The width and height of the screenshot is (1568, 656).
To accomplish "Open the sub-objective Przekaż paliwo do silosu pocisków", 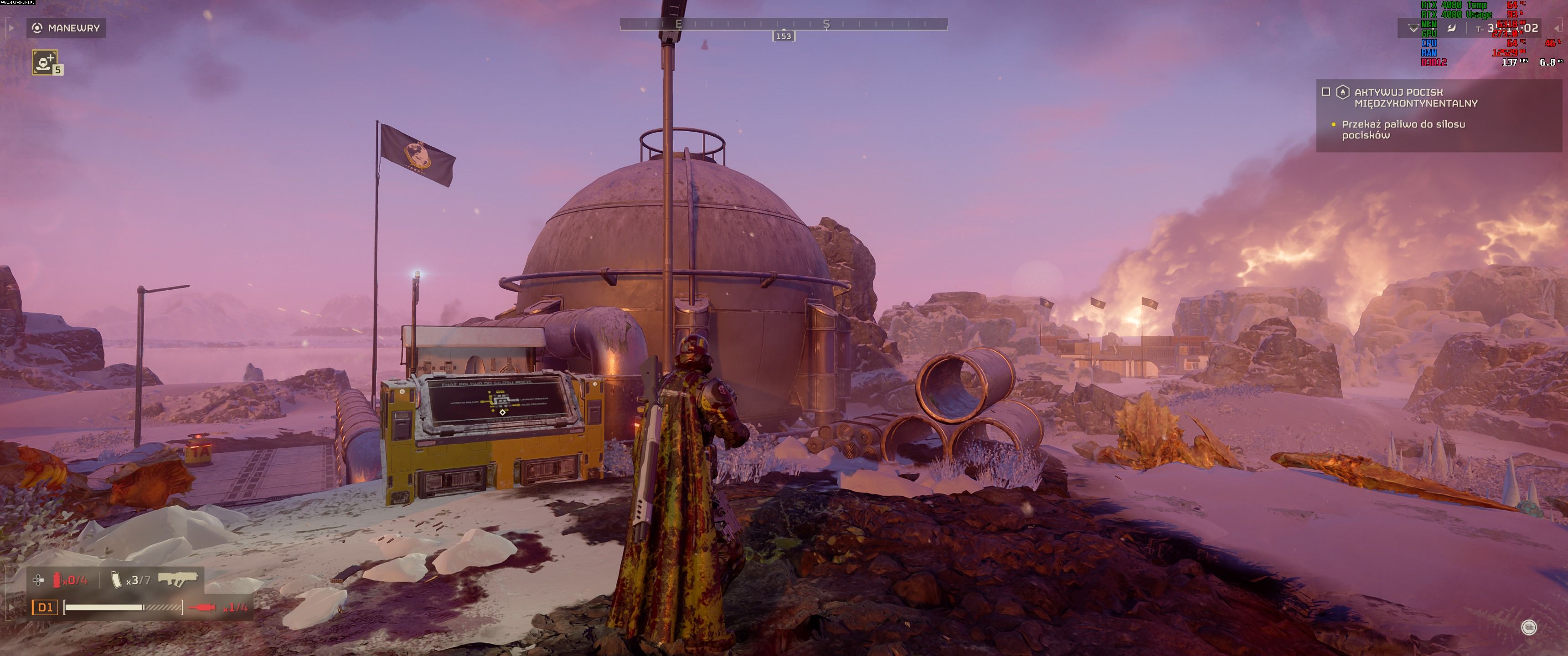I will pos(1403,130).
